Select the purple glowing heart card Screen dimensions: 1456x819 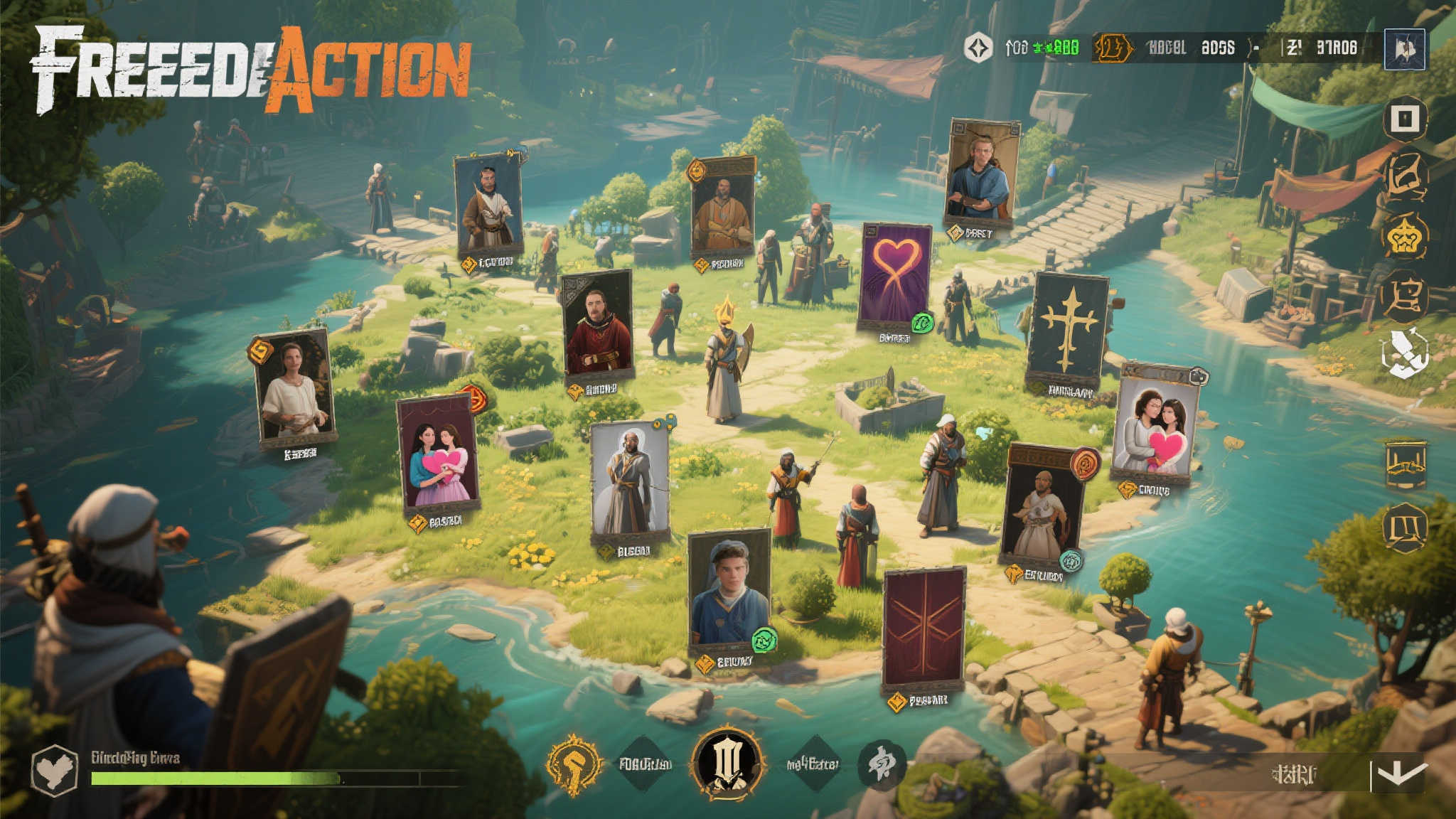tap(895, 276)
